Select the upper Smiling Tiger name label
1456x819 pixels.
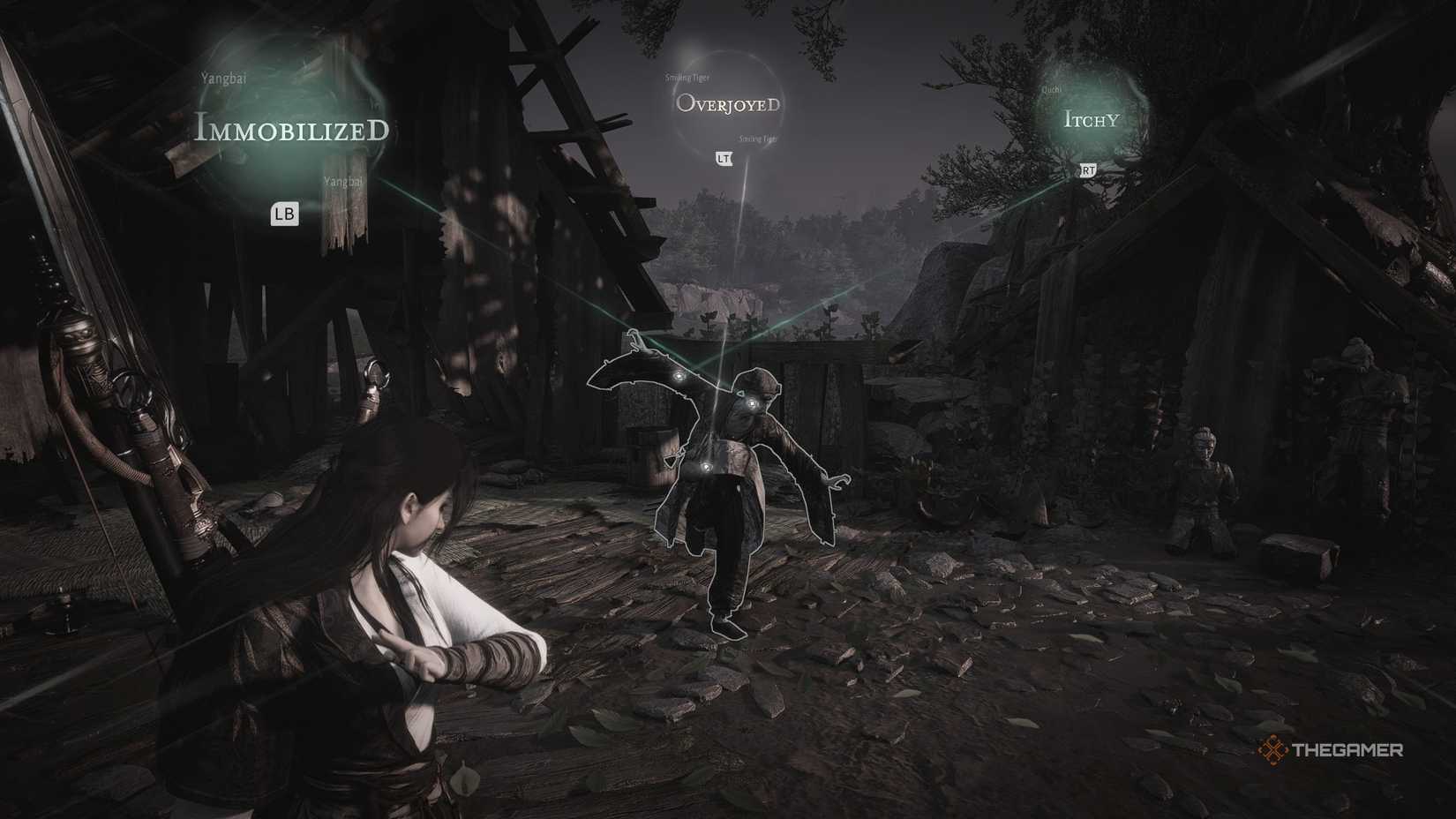[x=687, y=77]
